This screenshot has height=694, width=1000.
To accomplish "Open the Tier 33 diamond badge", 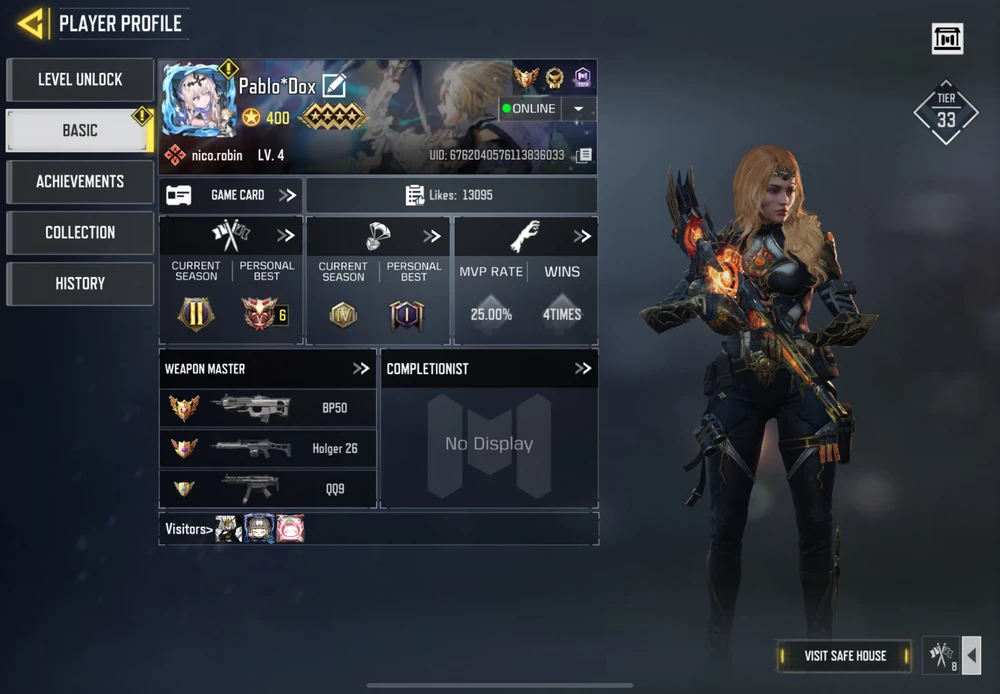I will [946, 112].
